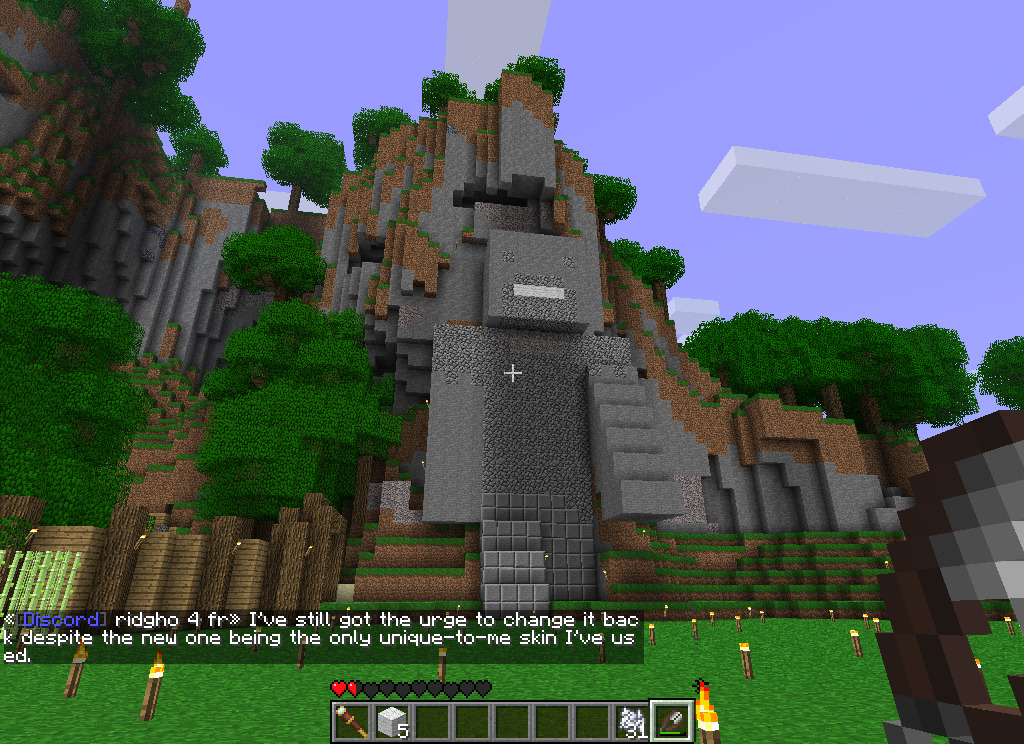Image resolution: width=1024 pixels, height=744 pixels.
Task: Choose the white item stack of 31
Action: (631, 721)
